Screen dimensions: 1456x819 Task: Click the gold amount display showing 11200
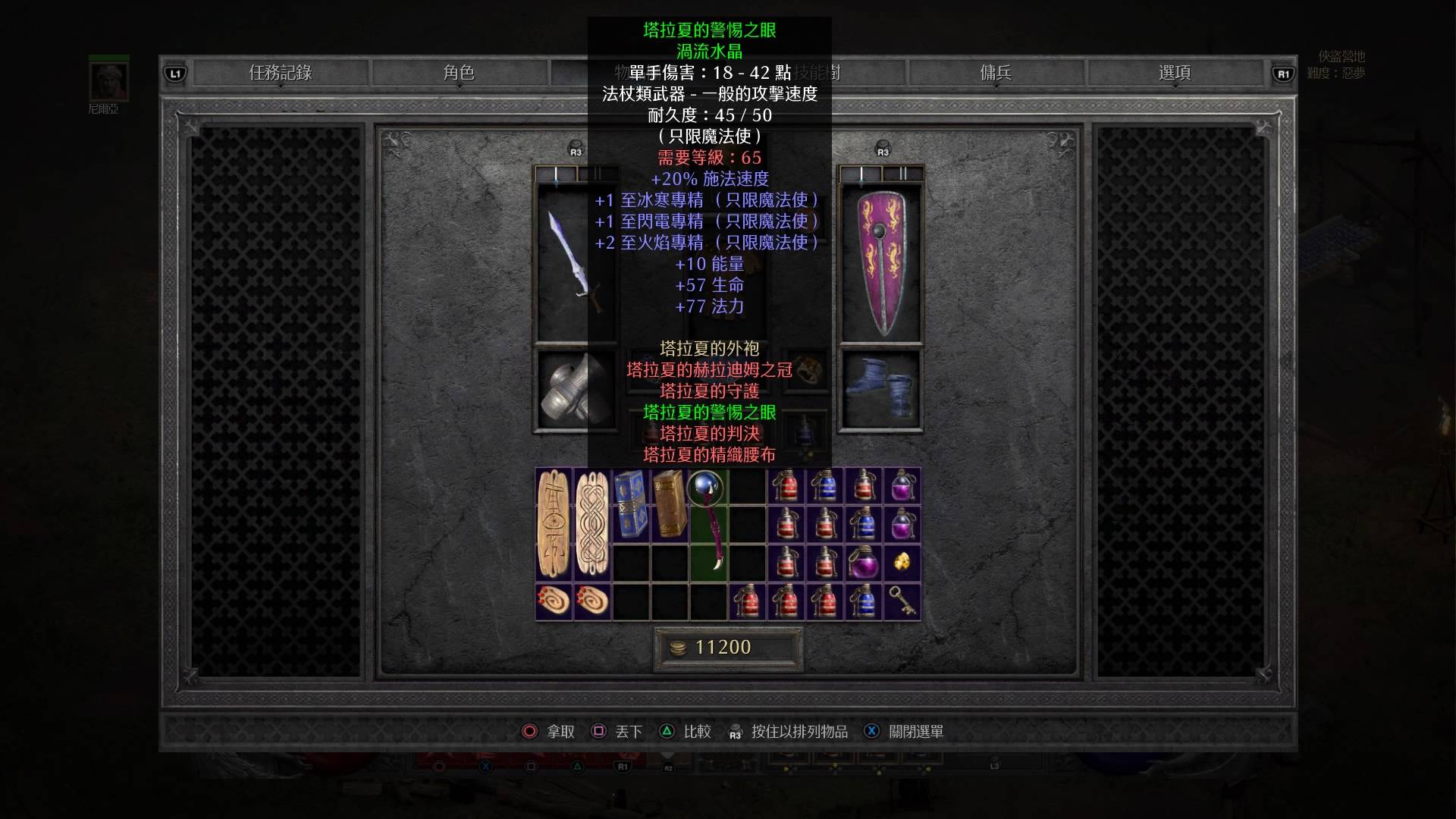[728, 648]
